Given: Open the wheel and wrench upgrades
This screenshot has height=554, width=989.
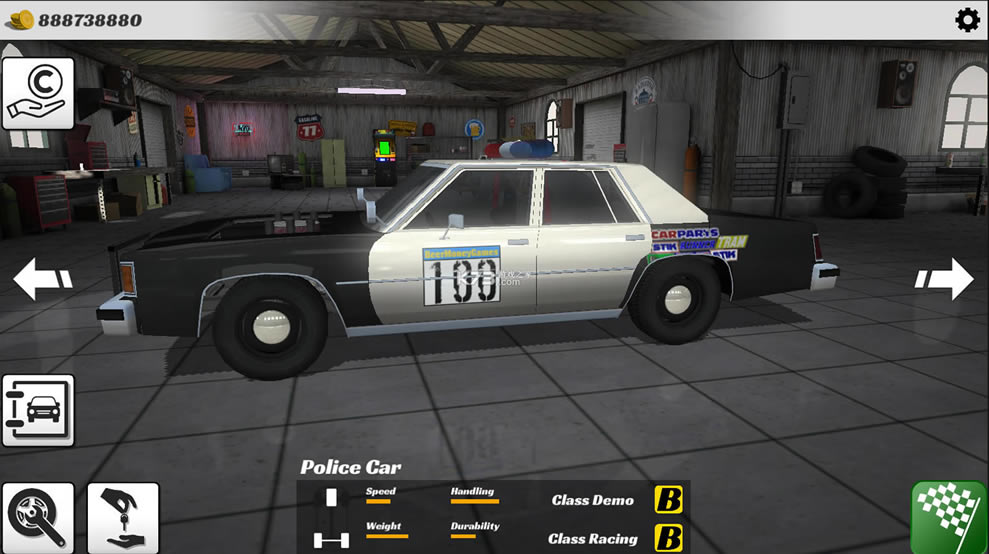Looking at the screenshot, I should 38,517.
